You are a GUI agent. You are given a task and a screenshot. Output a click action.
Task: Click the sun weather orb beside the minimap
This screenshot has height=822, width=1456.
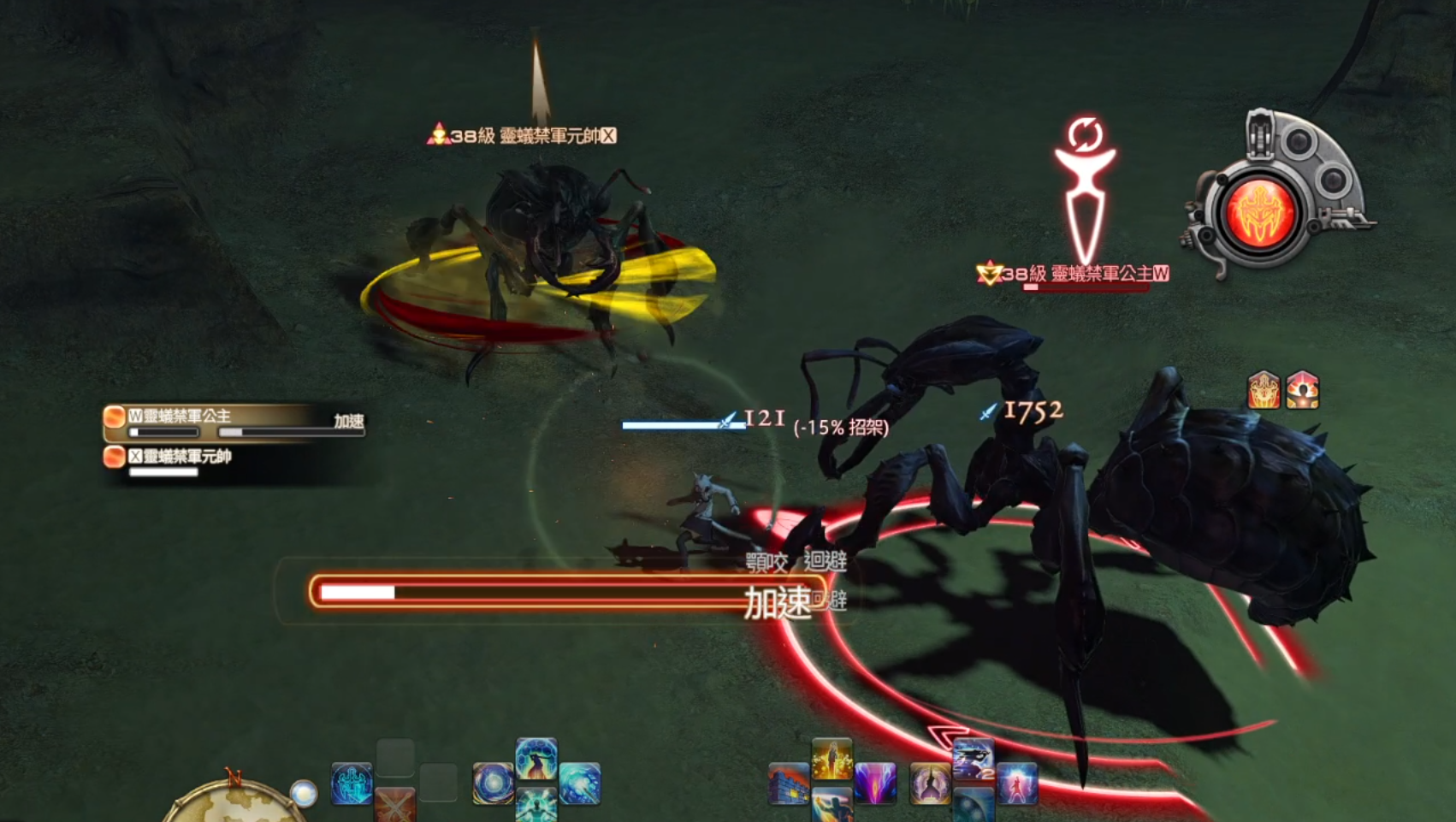[x=304, y=794]
